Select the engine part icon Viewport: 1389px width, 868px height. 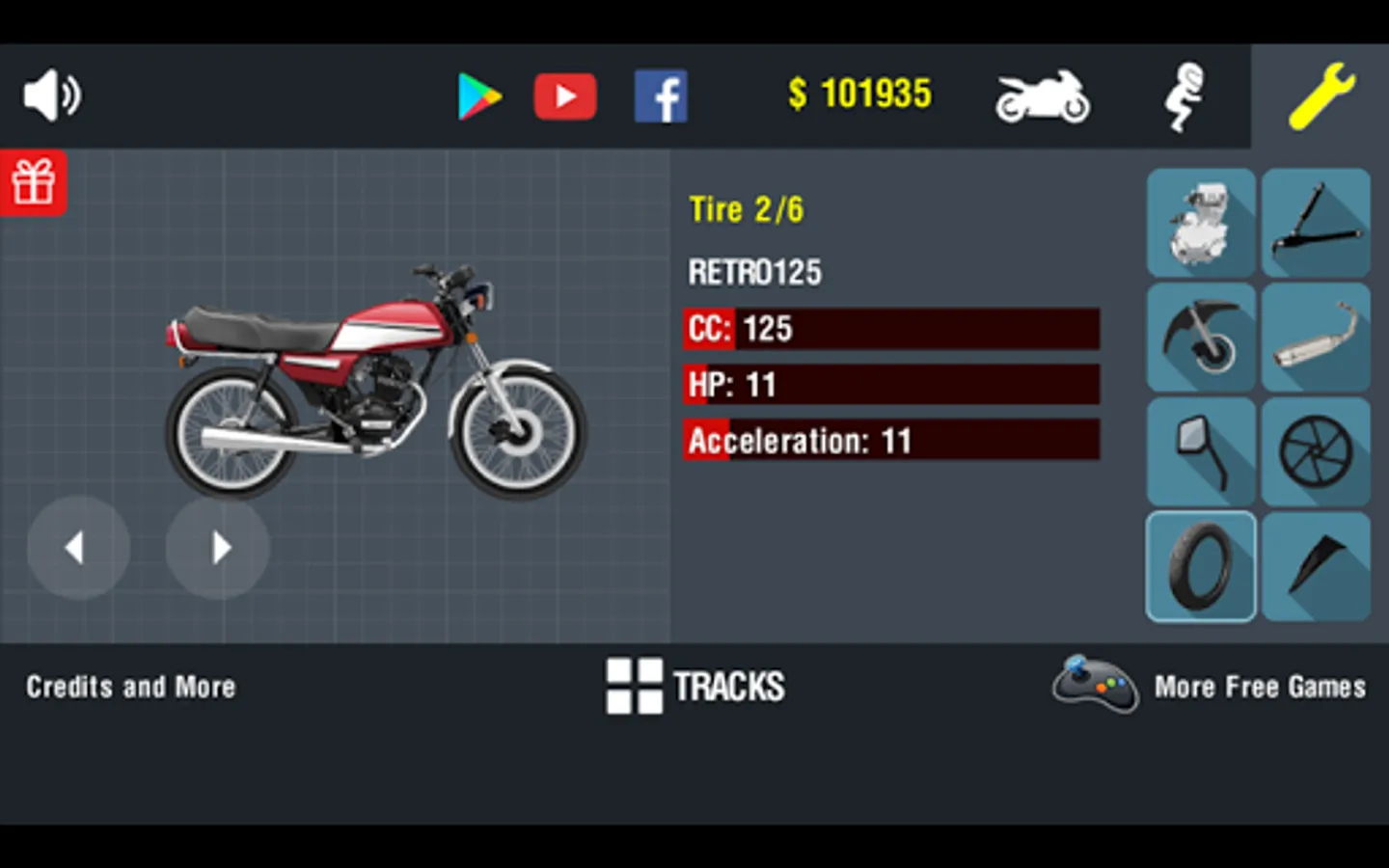[1201, 224]
